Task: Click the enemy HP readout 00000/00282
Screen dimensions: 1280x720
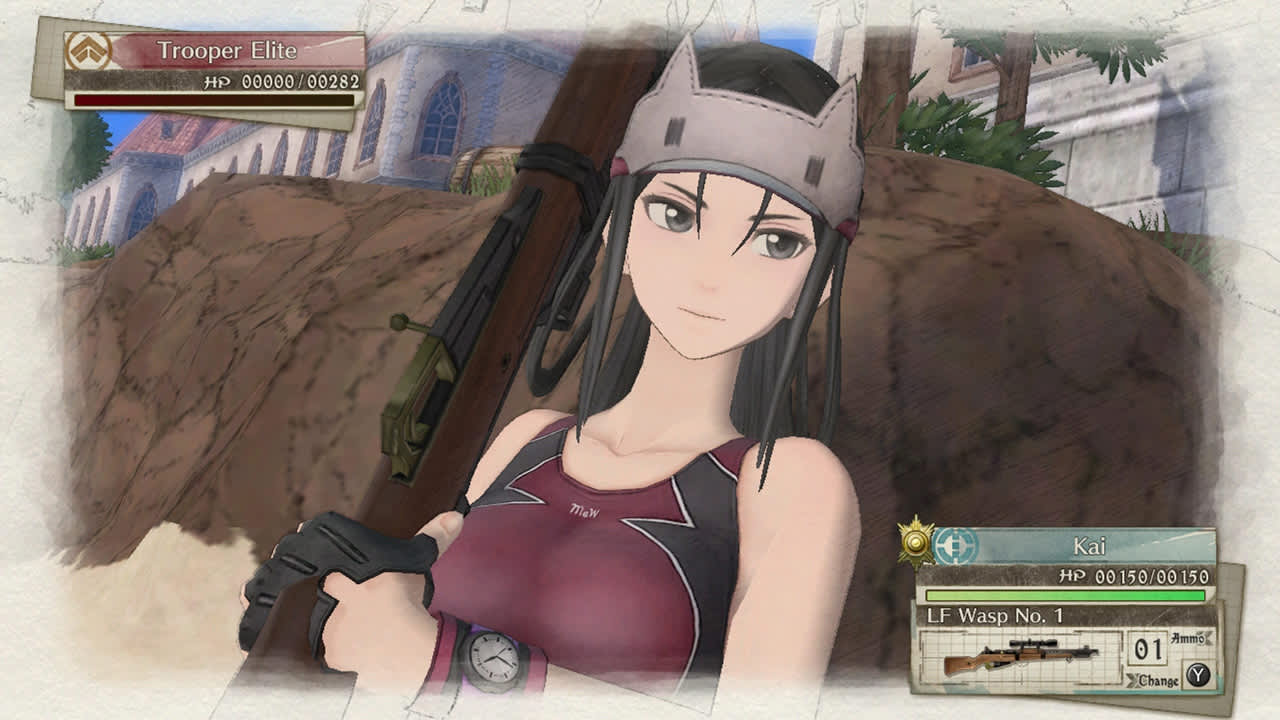Action: pos(300,81)
